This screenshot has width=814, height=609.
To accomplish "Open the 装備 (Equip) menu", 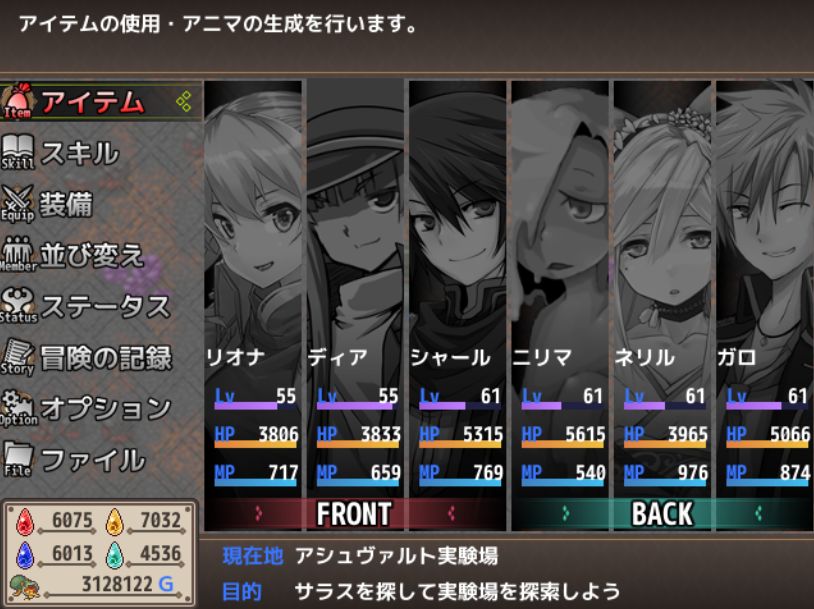I will 65,204.
